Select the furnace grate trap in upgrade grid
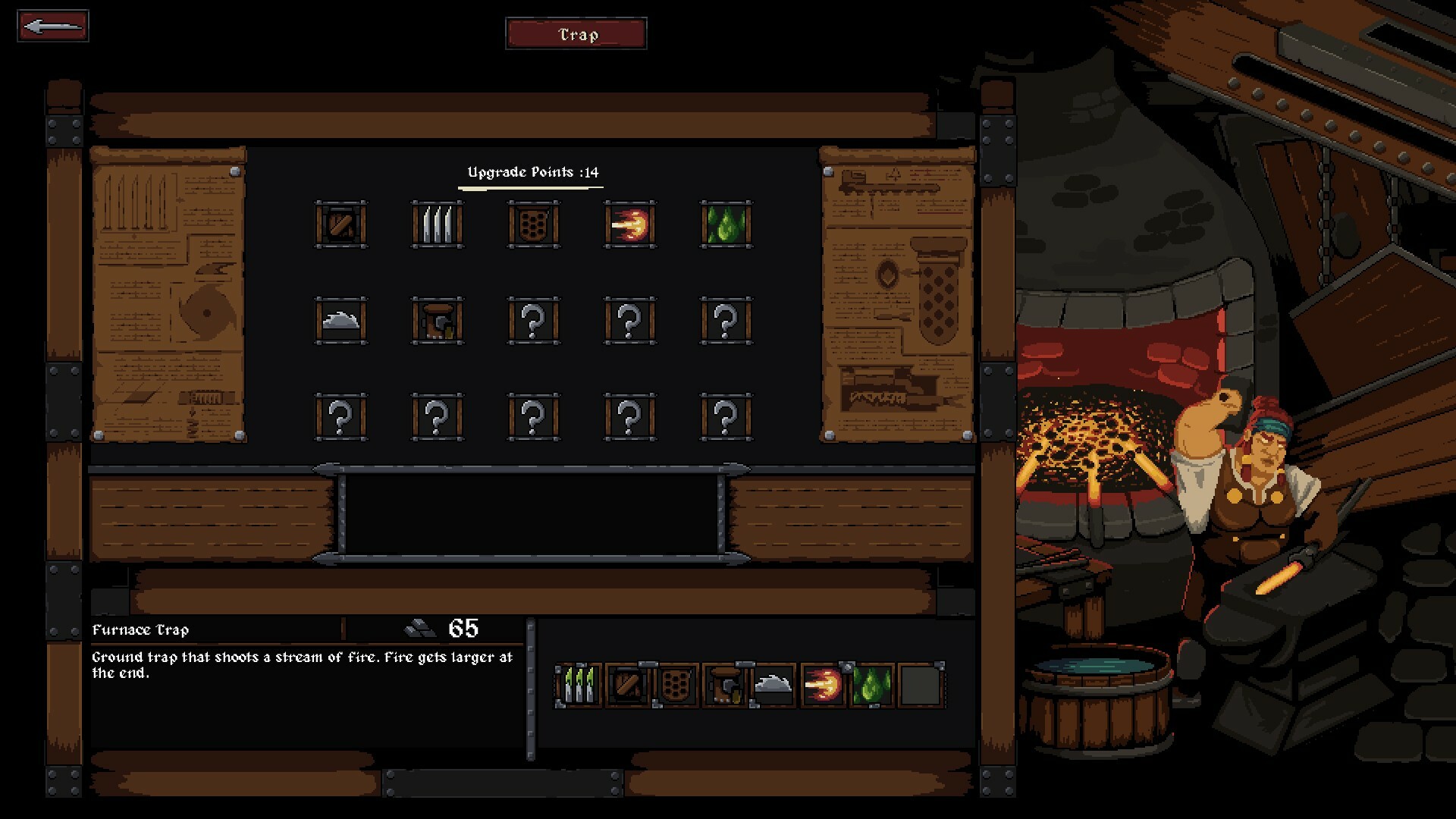This screenshot has height=819, width=1456. pos(534,224)
